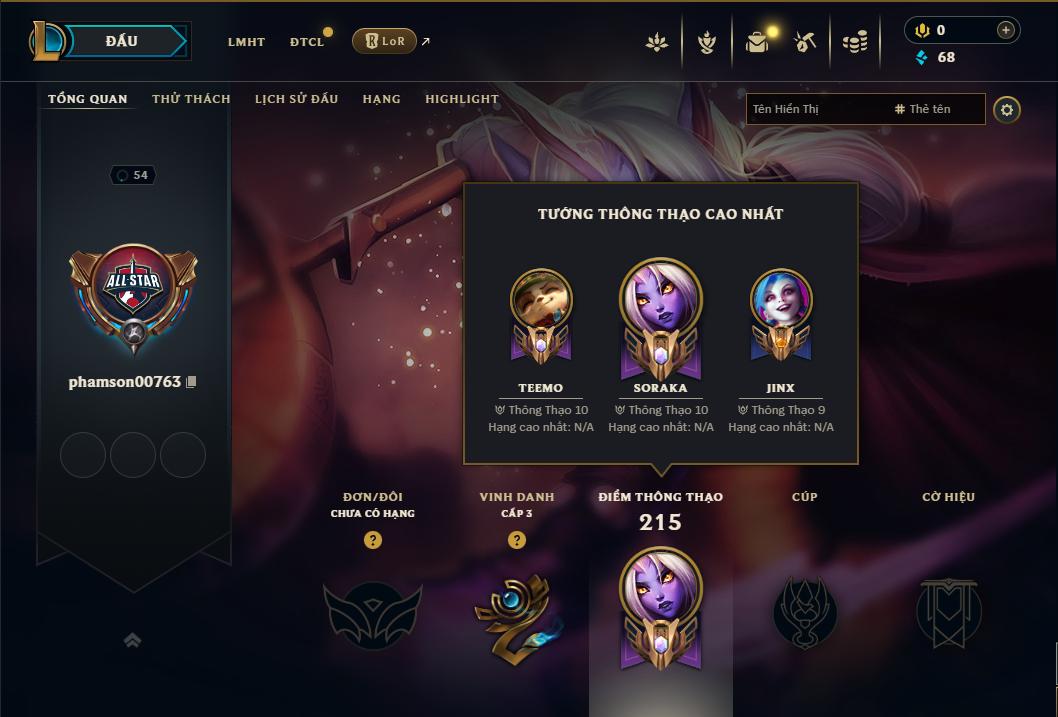Add more RP with plus button
The height and width of the screenshot is (717, 1058).
(1005, 31)
